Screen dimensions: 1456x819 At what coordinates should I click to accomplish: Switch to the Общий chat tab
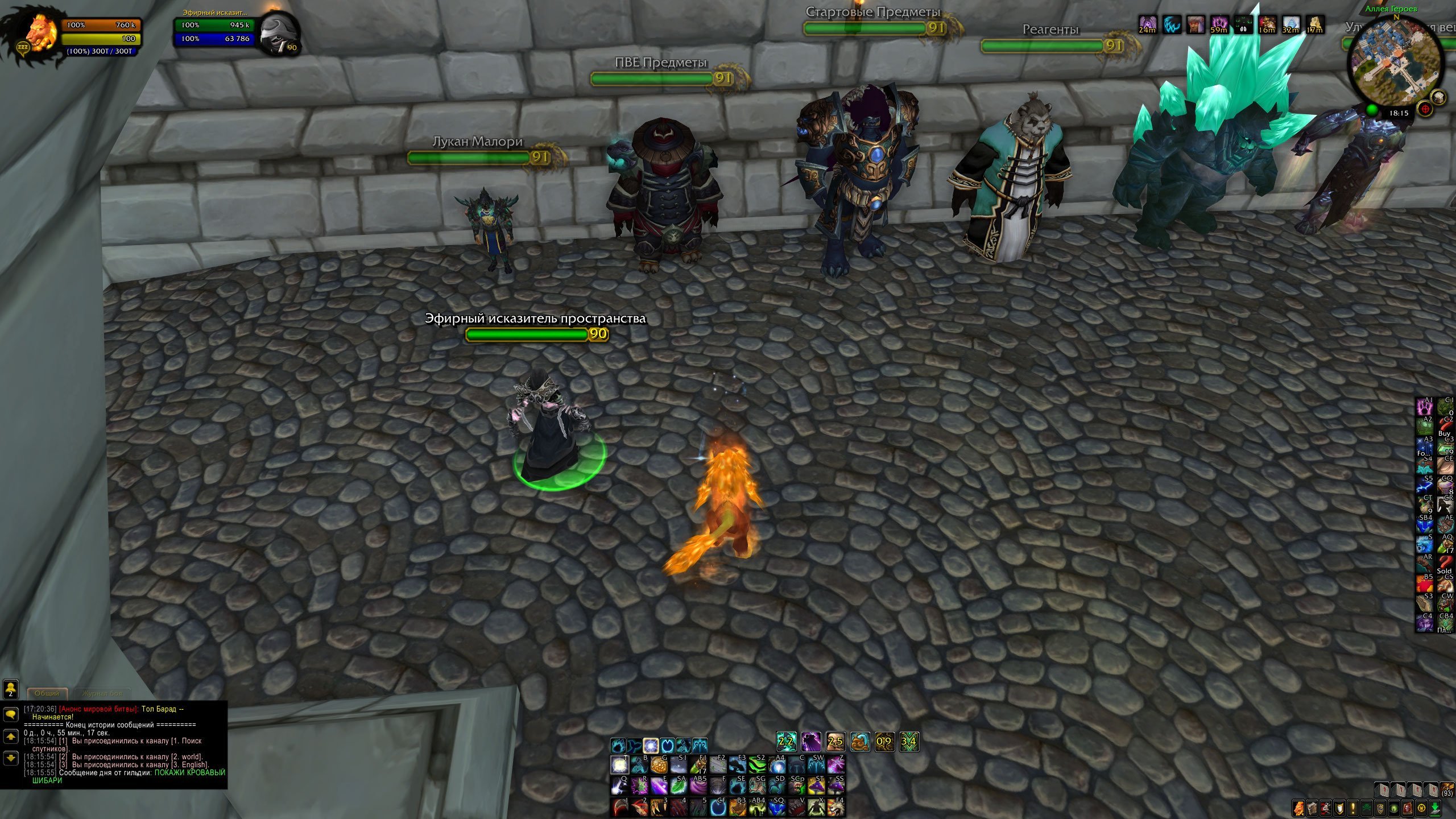47,693
